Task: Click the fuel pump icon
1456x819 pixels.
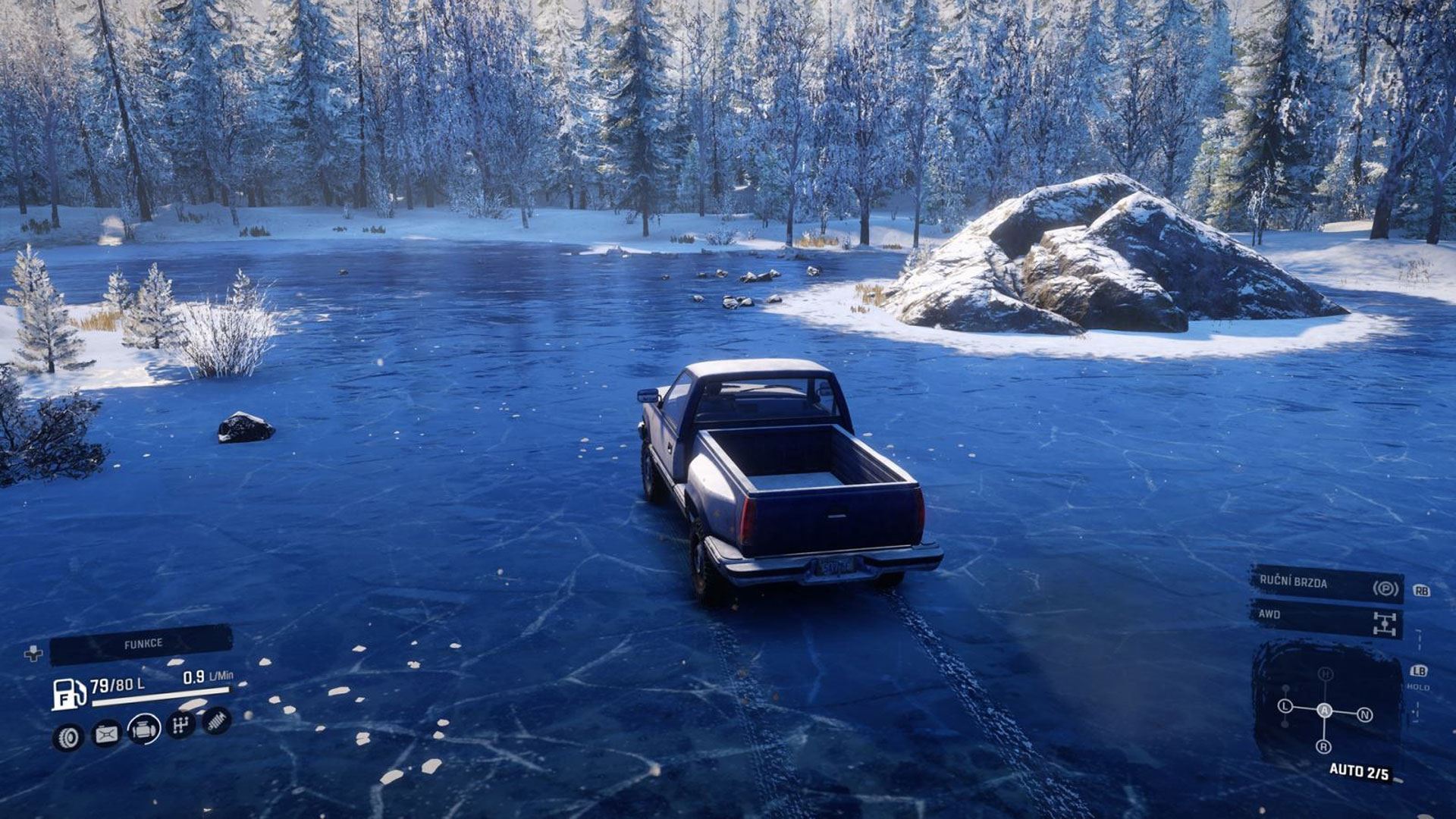Action: (x=68, y=693)
